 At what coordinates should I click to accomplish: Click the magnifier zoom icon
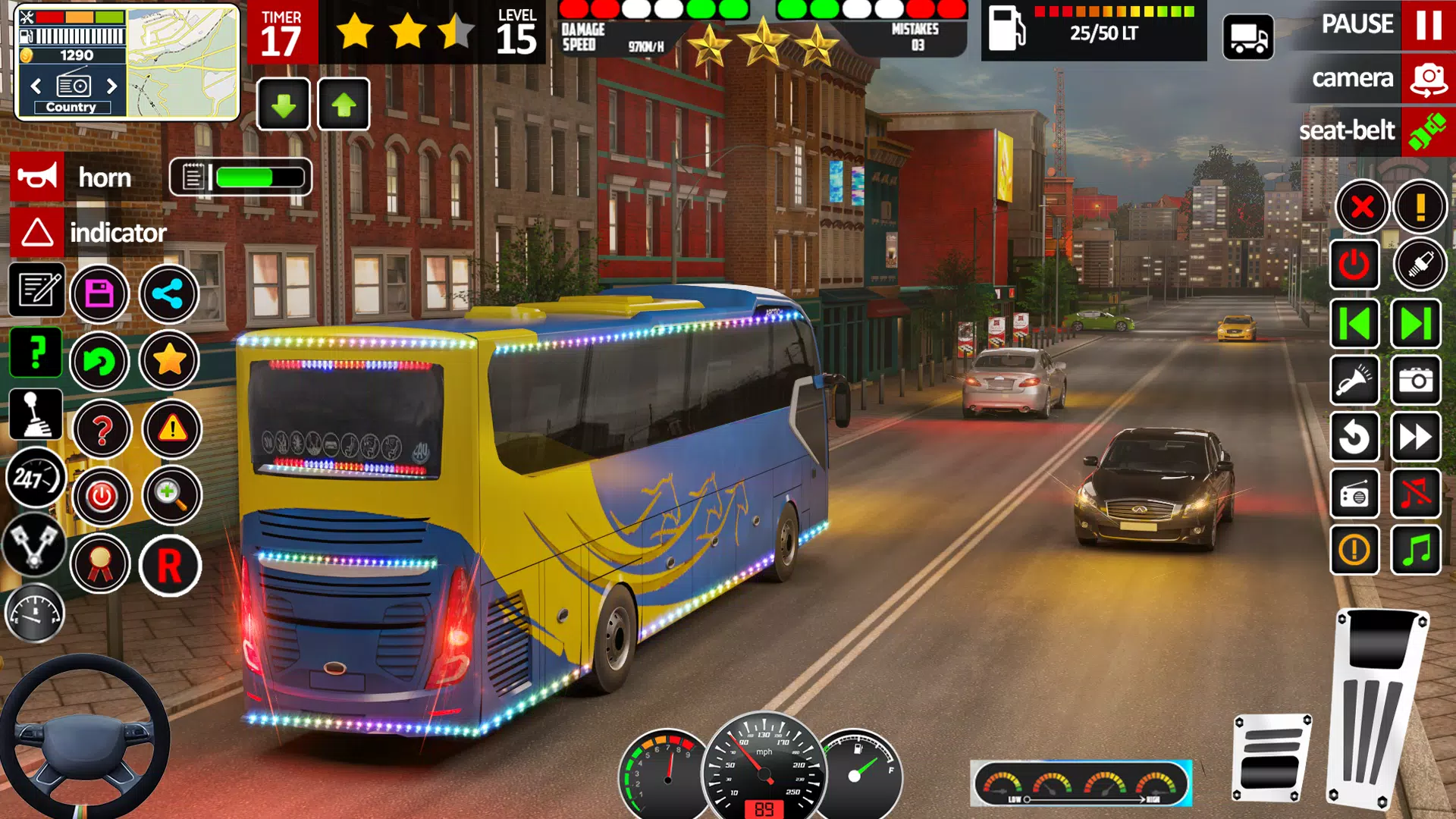coord(171,496)
